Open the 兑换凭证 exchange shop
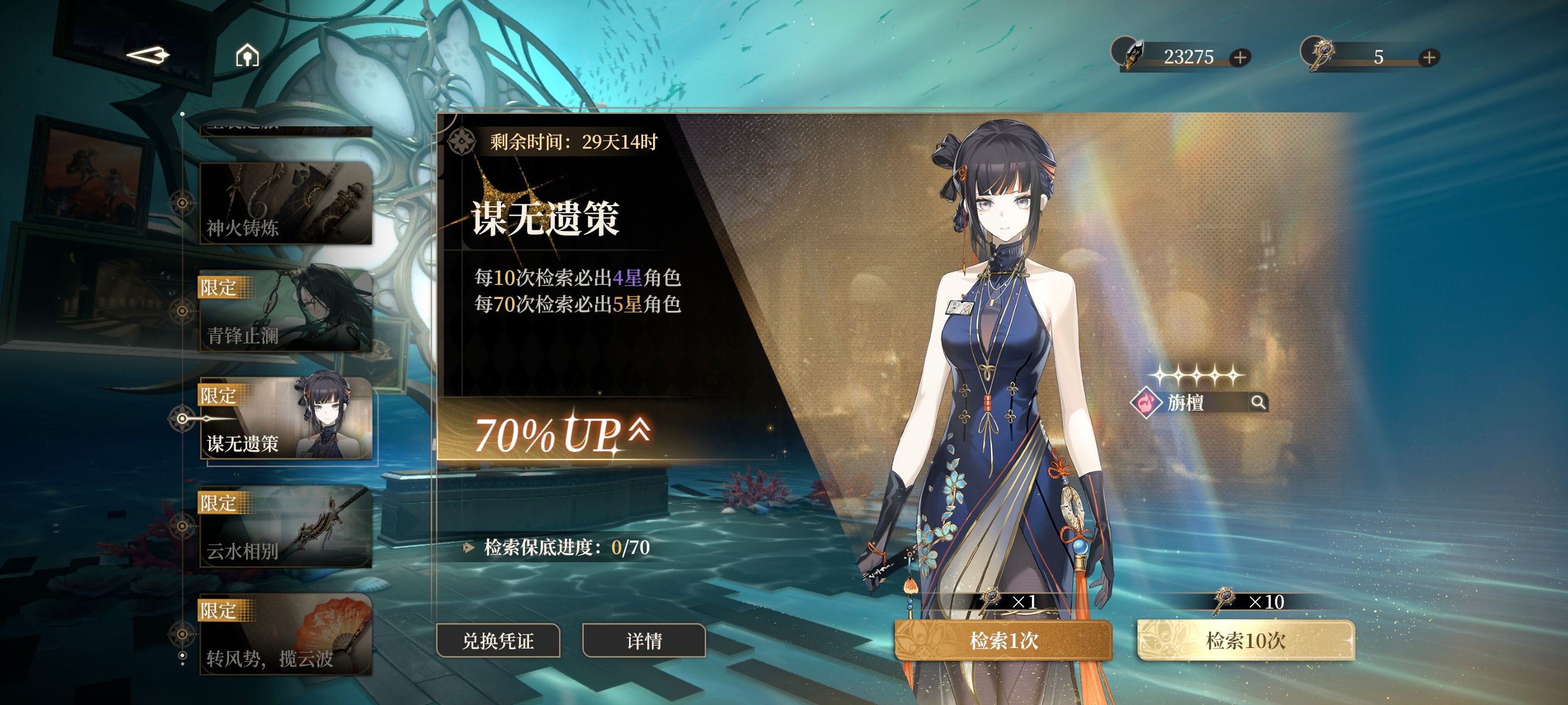Viewport: 1568px width, 705px height. click(498, 640)
